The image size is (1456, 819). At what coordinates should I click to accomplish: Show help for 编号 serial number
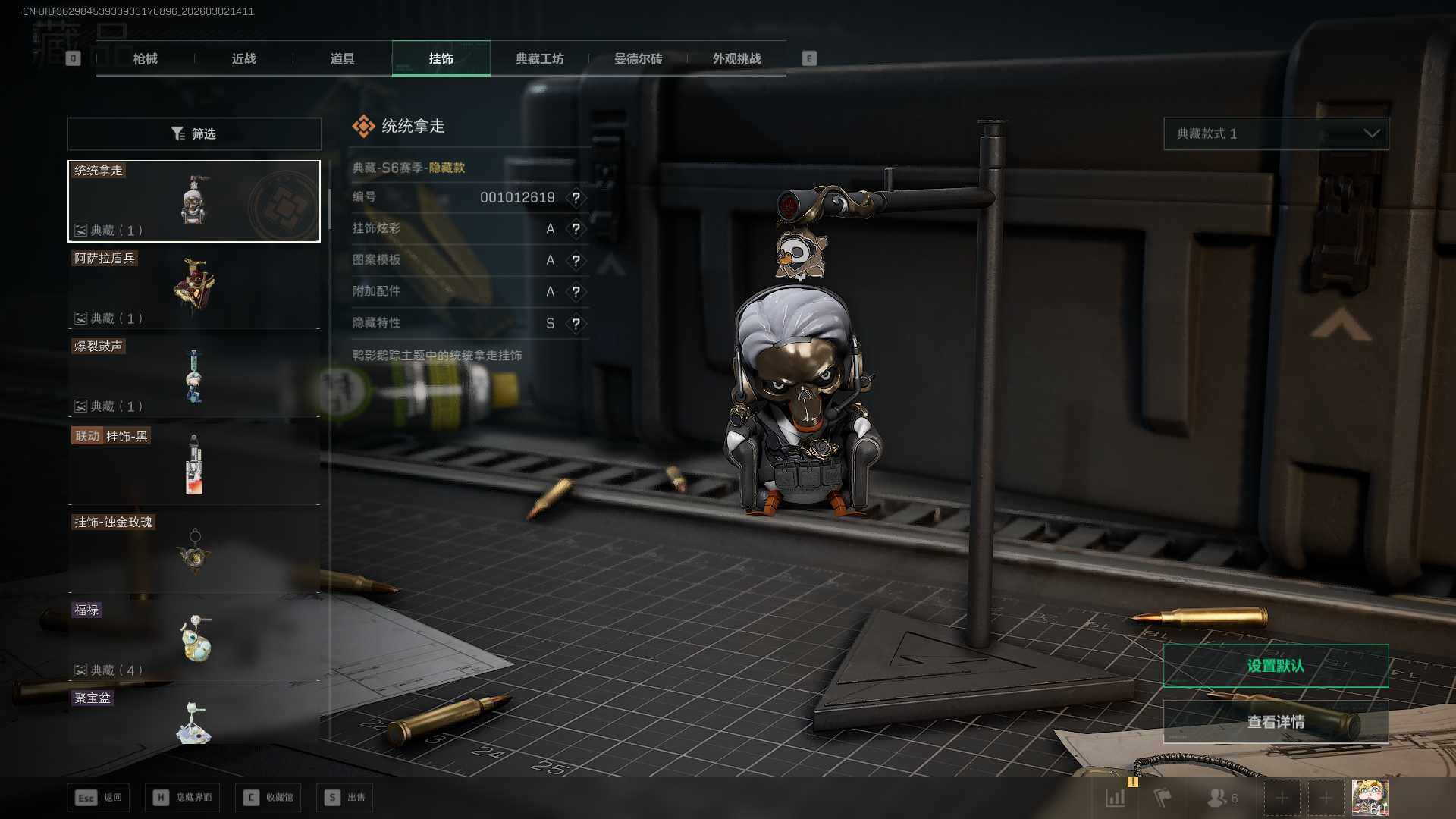[576, 198]
